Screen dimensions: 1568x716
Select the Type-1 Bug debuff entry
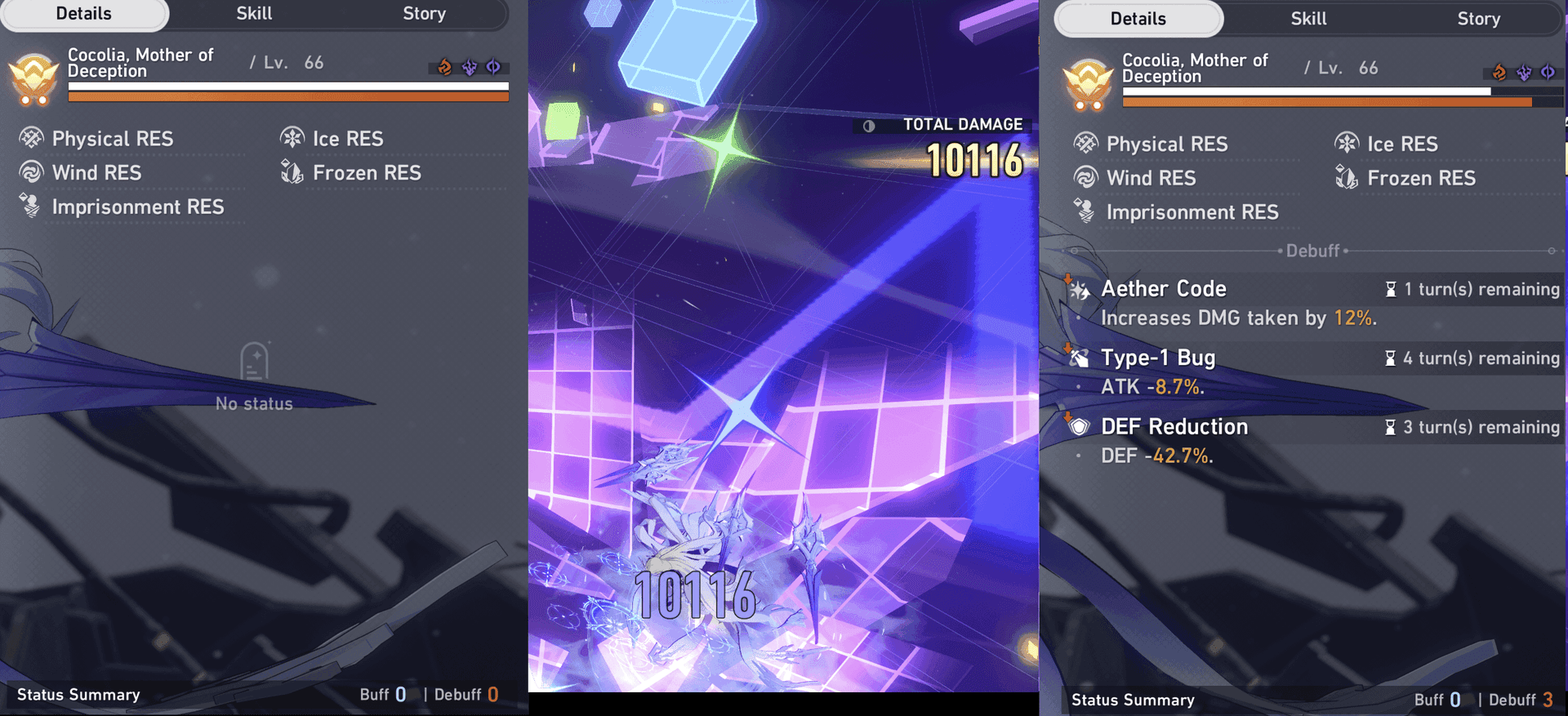pyautogui.click(x=1158, y=358)
